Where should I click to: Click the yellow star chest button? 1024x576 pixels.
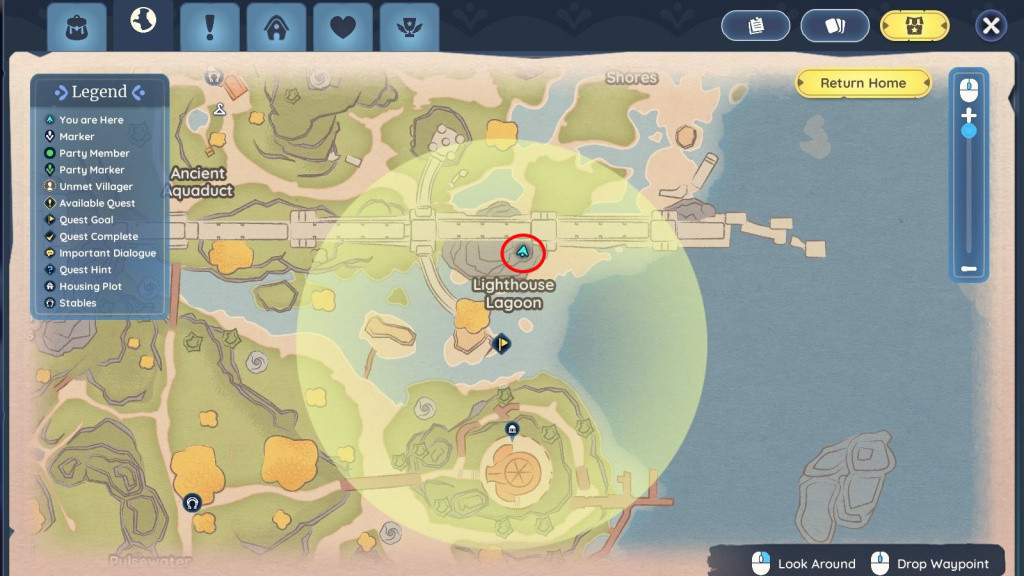[914, 26]
